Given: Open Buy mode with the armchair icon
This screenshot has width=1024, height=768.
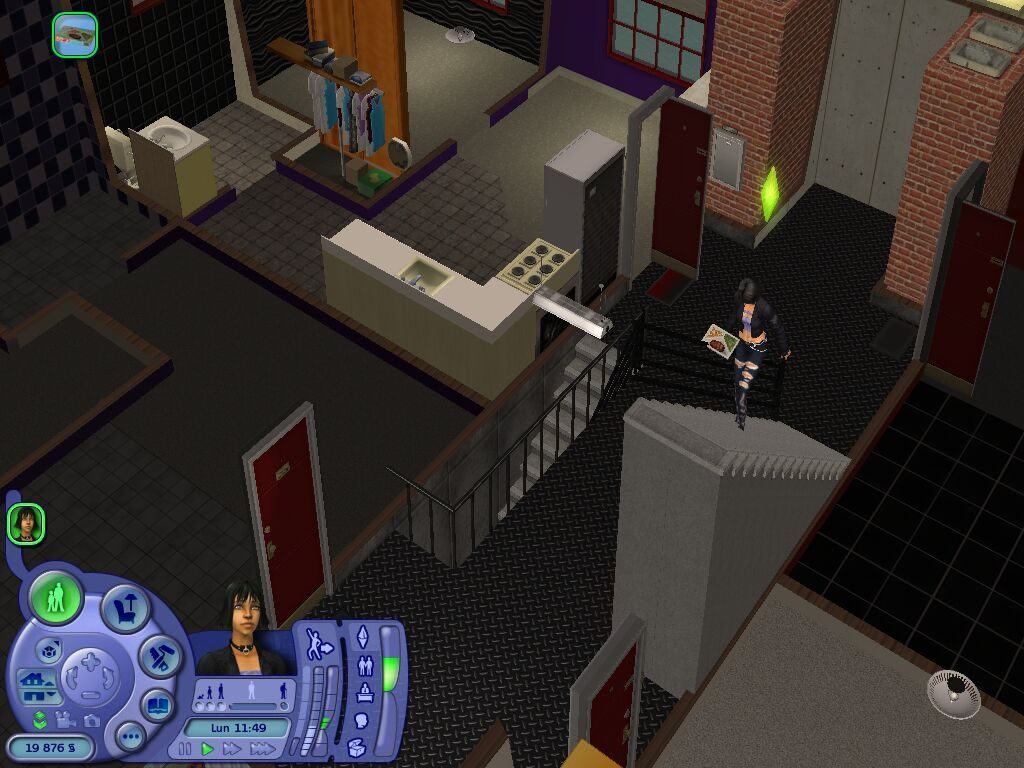Looking at the screenshot, I should coord(126,608).
